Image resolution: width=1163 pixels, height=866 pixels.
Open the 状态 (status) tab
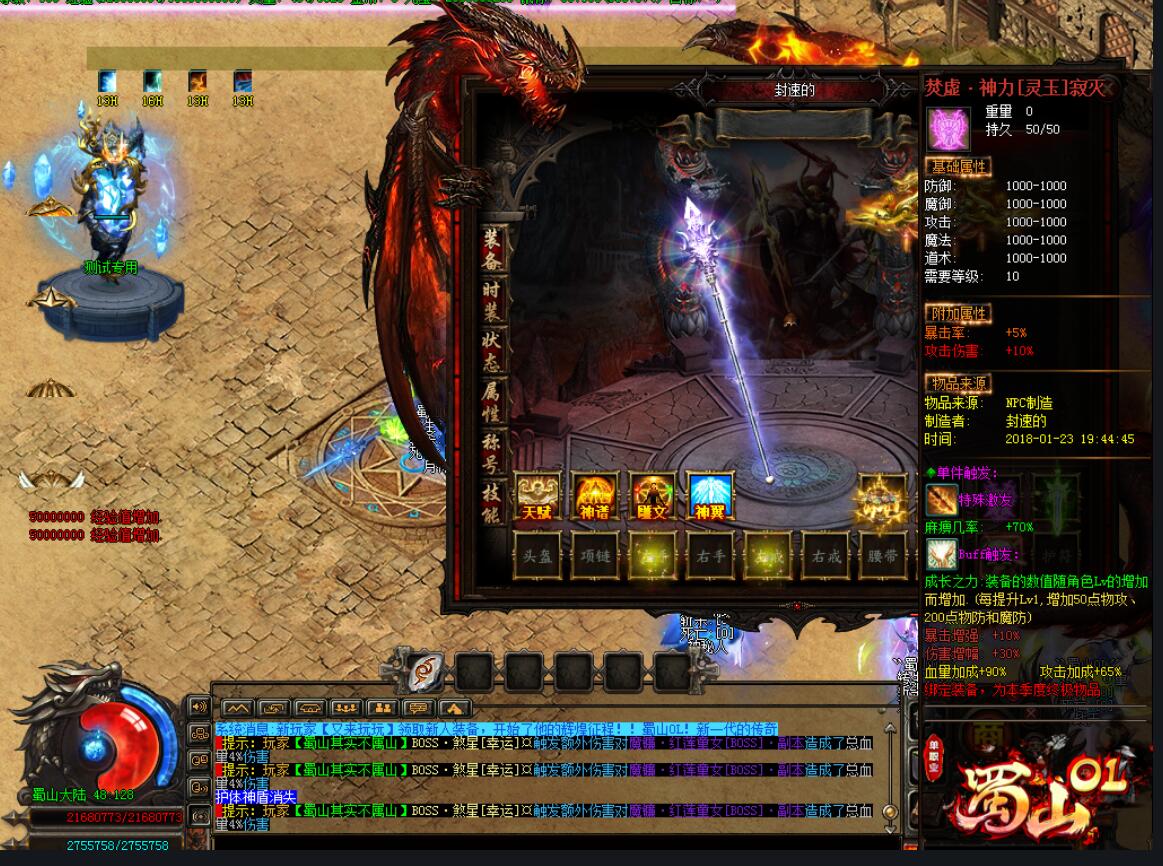491,350
